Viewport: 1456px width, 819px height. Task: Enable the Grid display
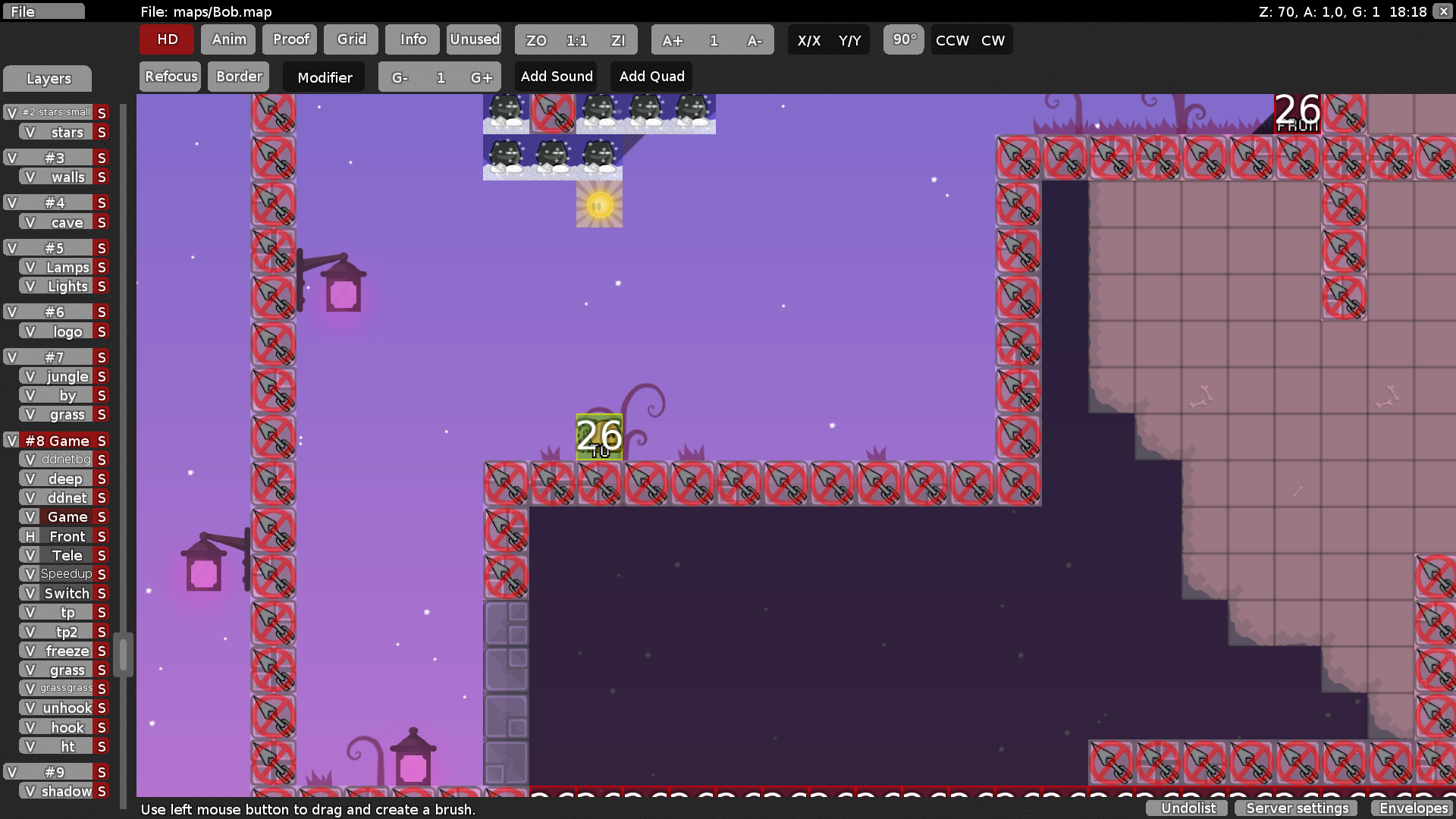click(x=350, y=39)
